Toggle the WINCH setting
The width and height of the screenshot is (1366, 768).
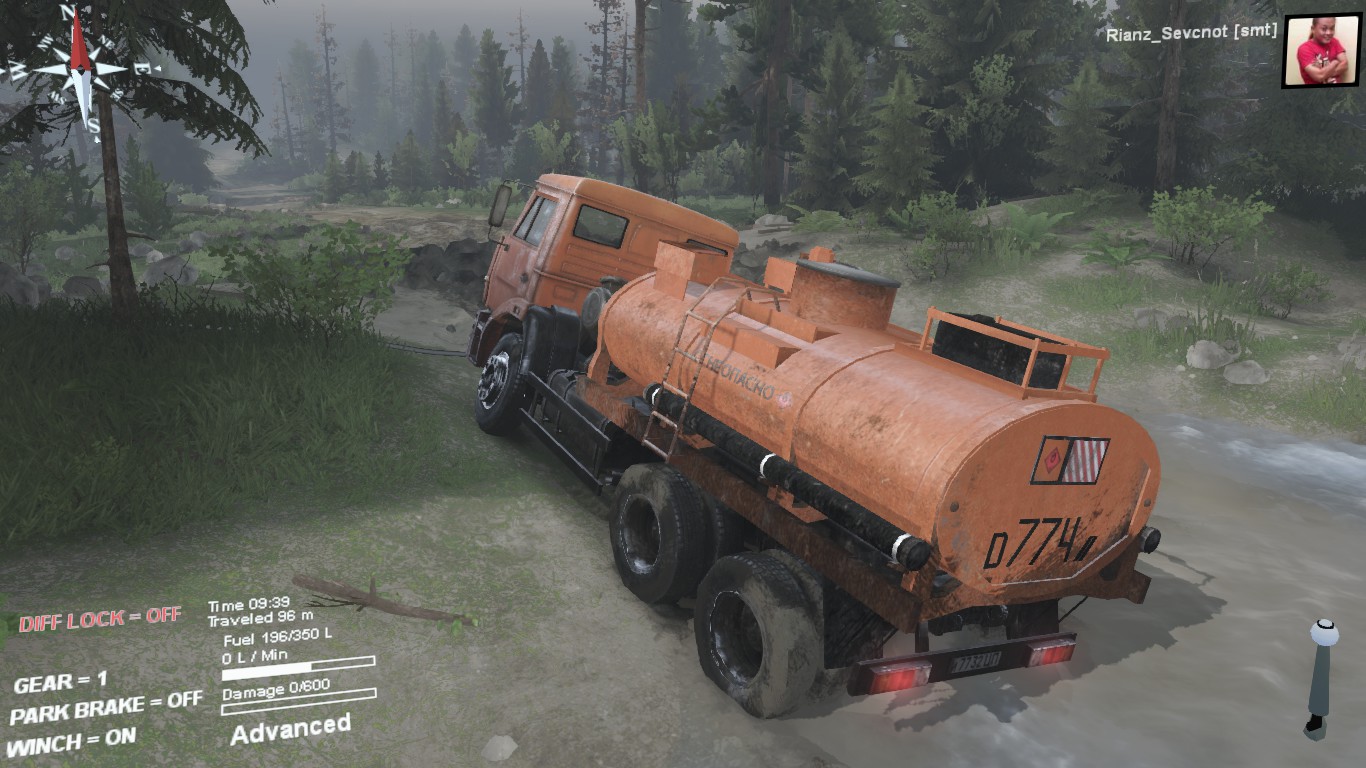72,742
